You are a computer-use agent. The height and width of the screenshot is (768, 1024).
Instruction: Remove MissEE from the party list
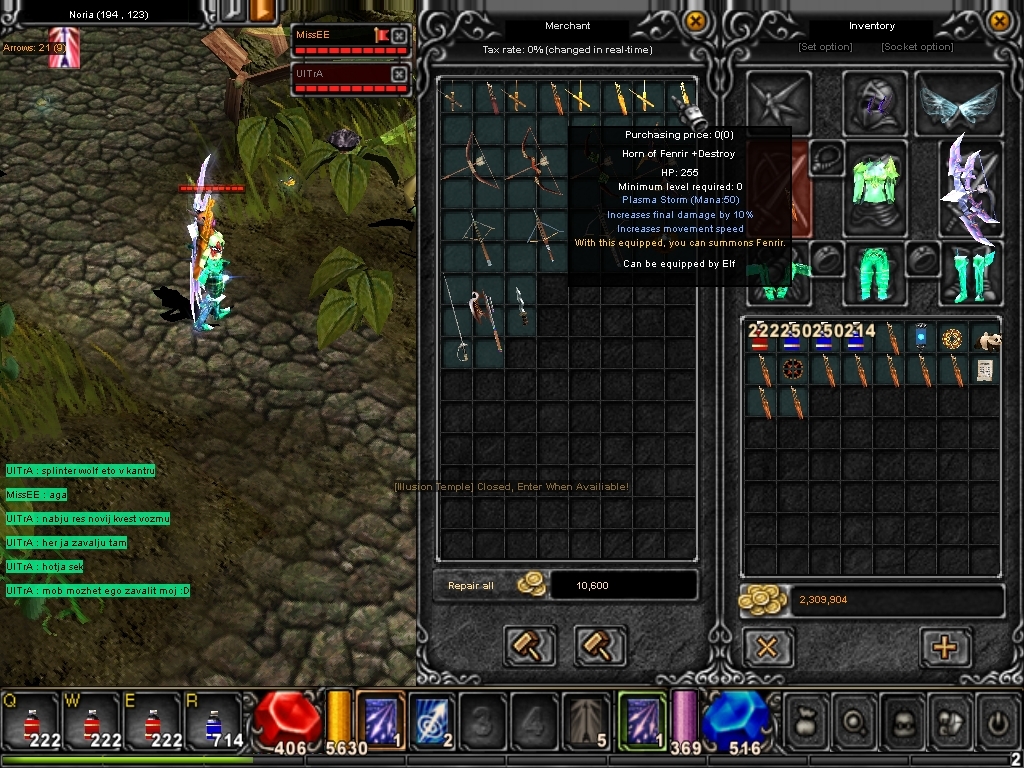click(x=399, y=36)
